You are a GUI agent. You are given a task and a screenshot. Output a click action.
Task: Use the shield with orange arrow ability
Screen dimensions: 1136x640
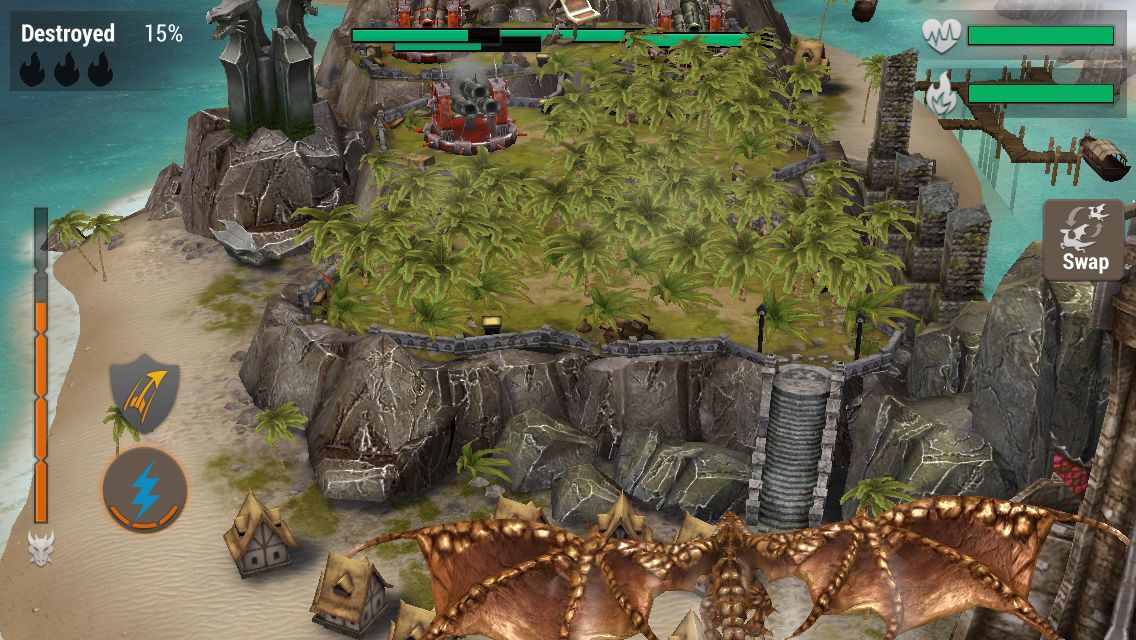(145, 393)
